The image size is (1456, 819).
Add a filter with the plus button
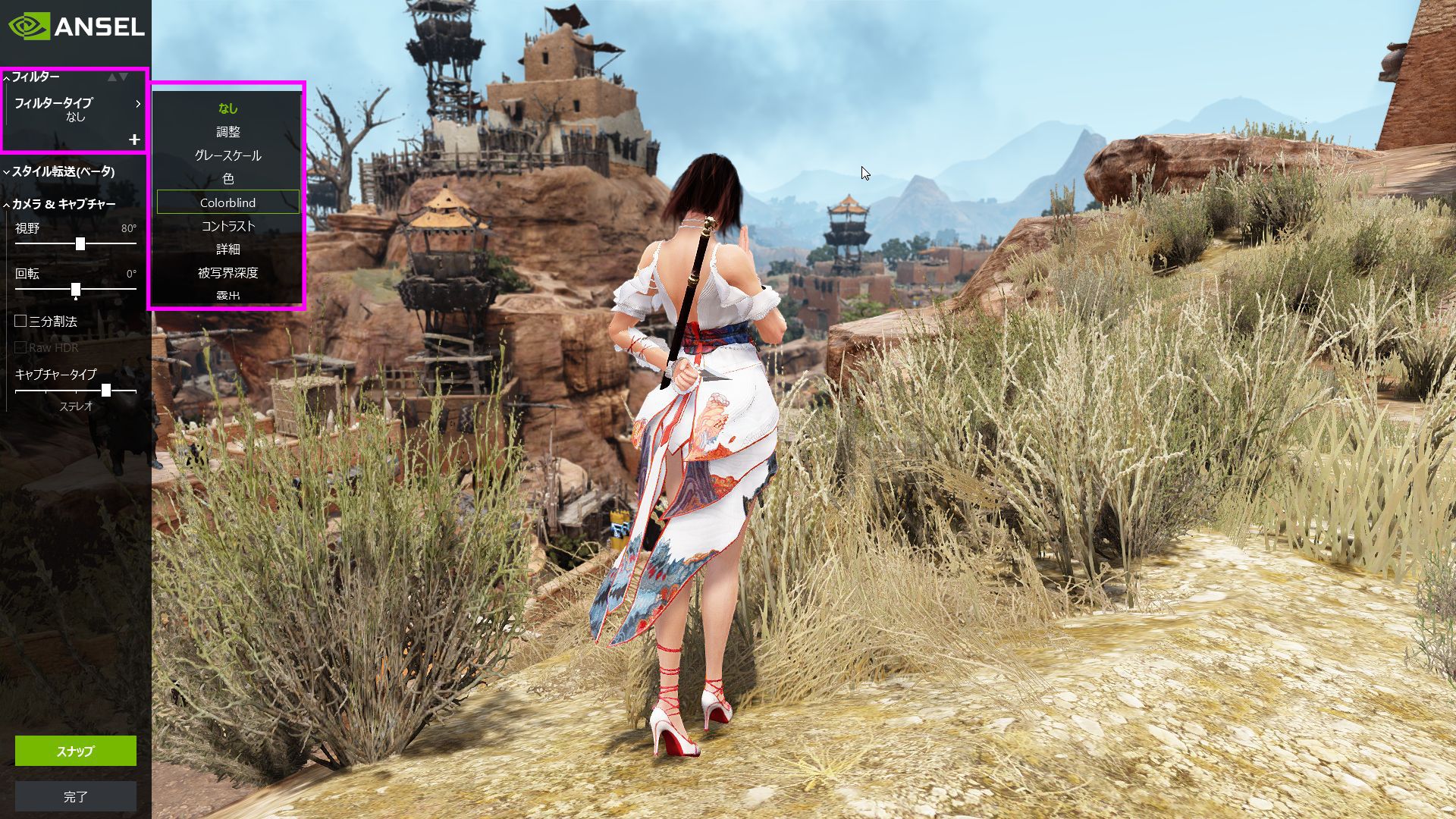tap(134, 140)
